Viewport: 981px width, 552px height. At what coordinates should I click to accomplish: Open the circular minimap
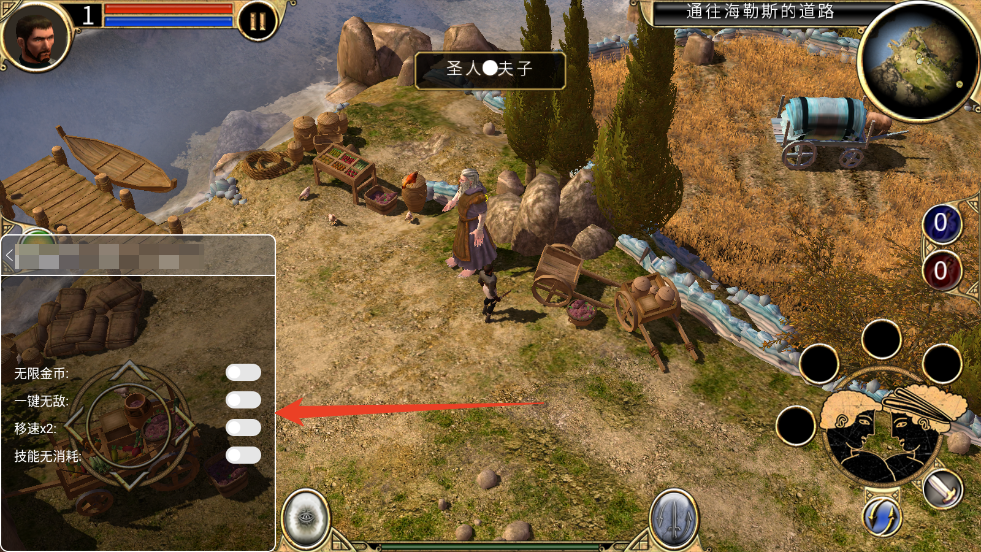click(x=916, y=61)
